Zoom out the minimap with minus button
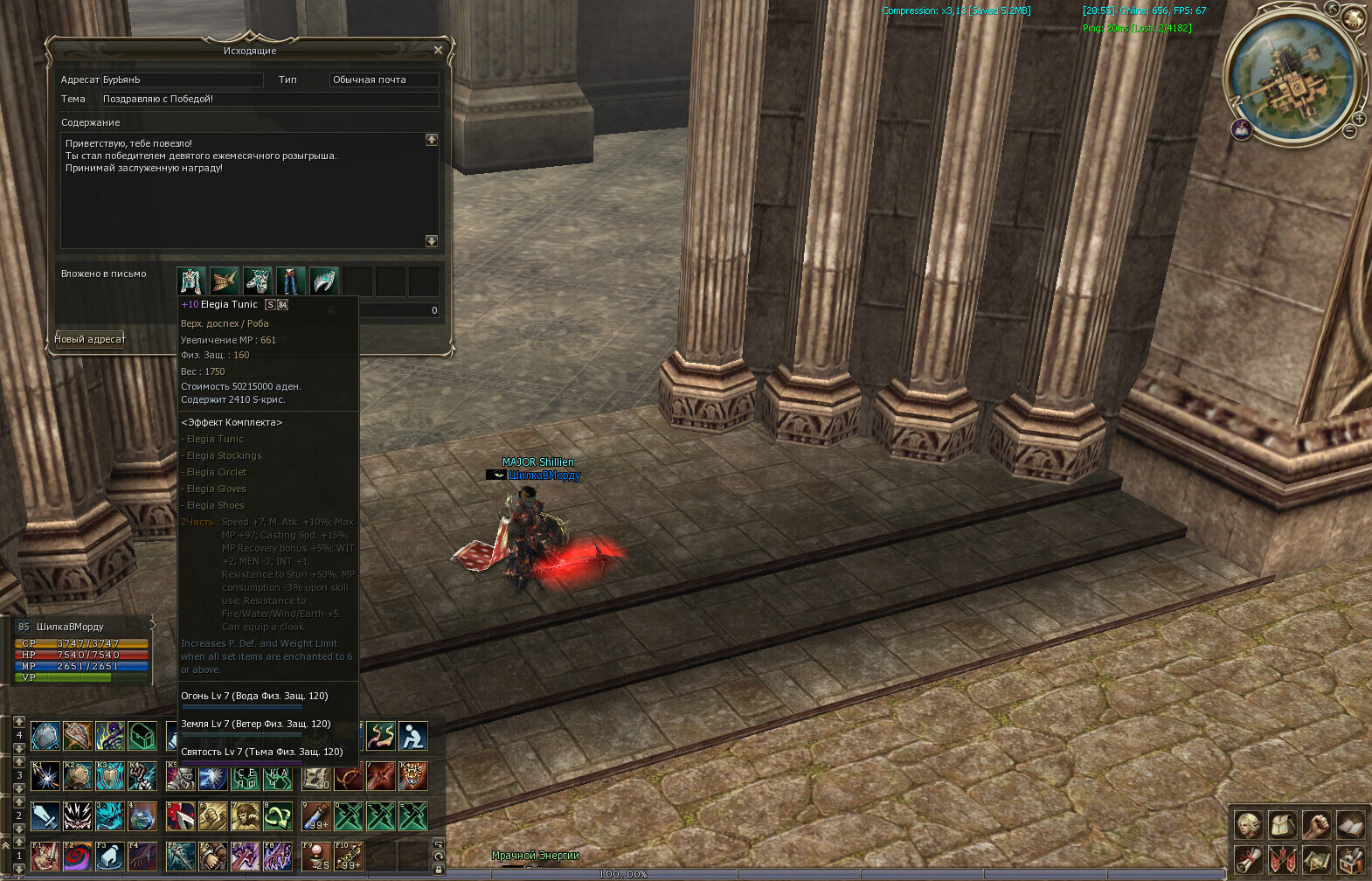Viewport: 1372px width, 881px height. click(1349, 131)
